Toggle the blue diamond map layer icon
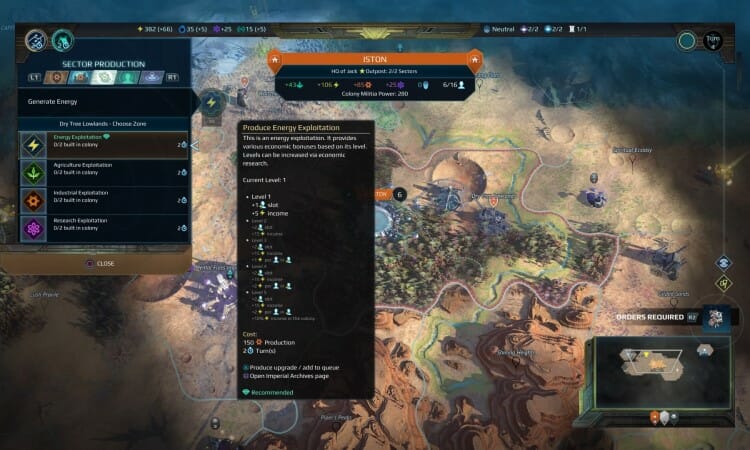750x450 pixels. pos(724,263)
